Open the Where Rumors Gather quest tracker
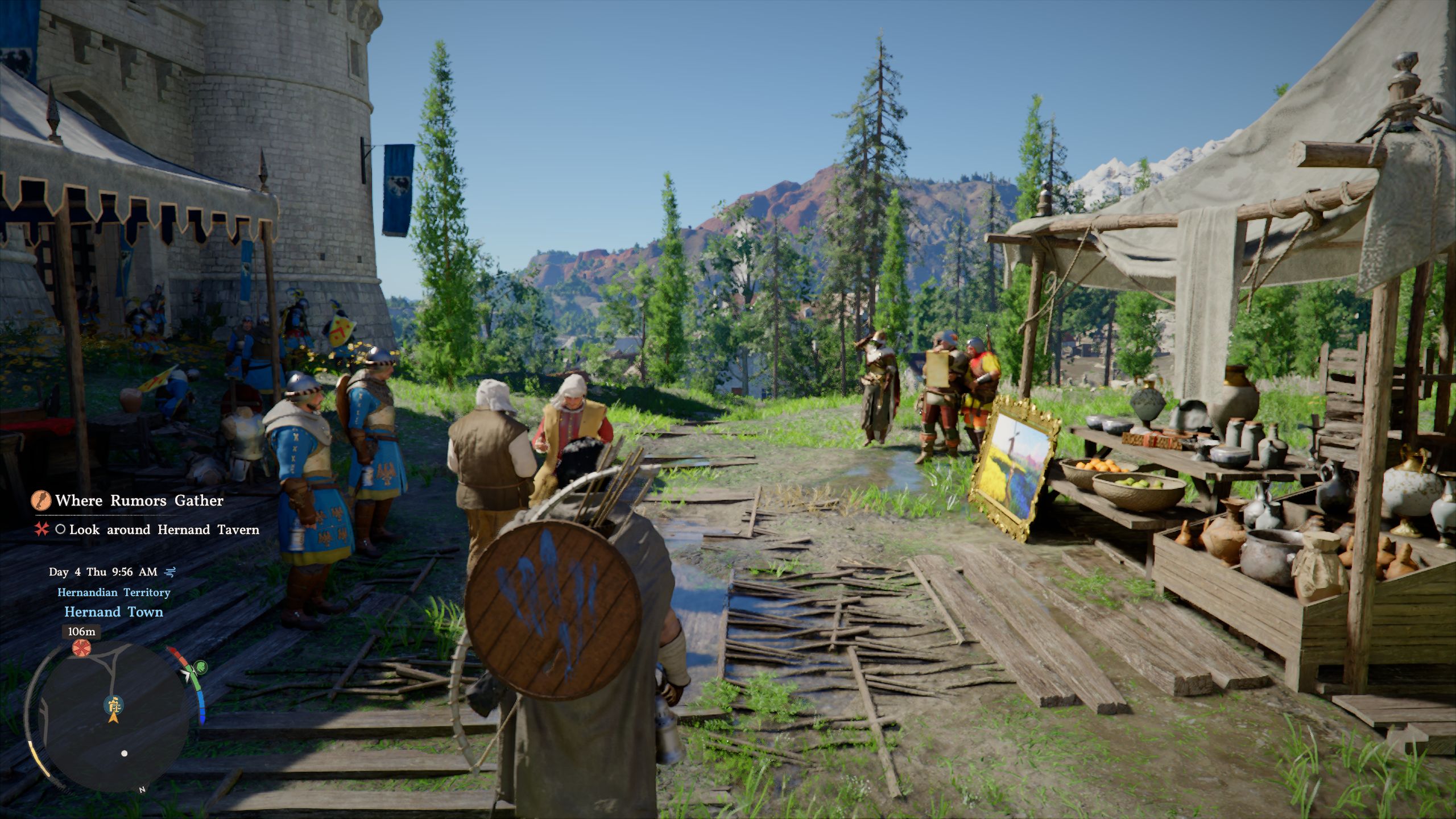 click(x=139, y=500)
